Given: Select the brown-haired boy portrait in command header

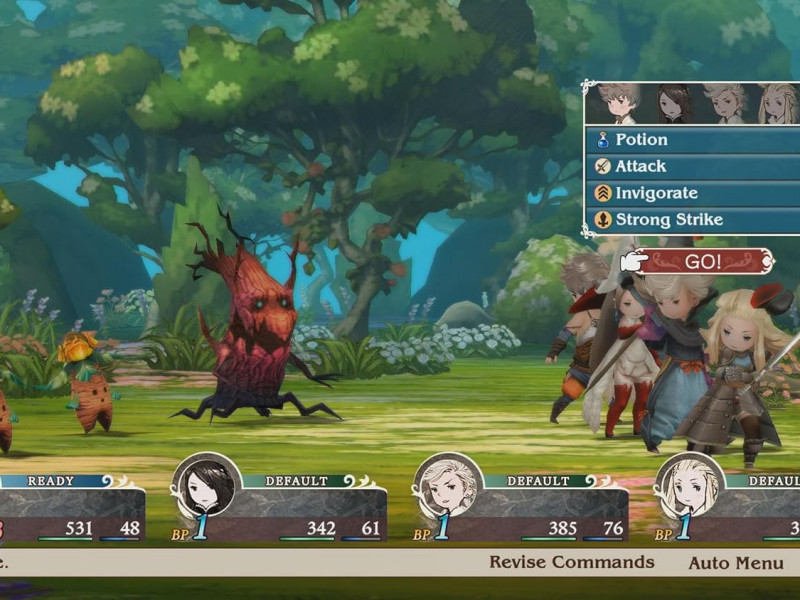Looking at the screenshot, I should [620, 103].
